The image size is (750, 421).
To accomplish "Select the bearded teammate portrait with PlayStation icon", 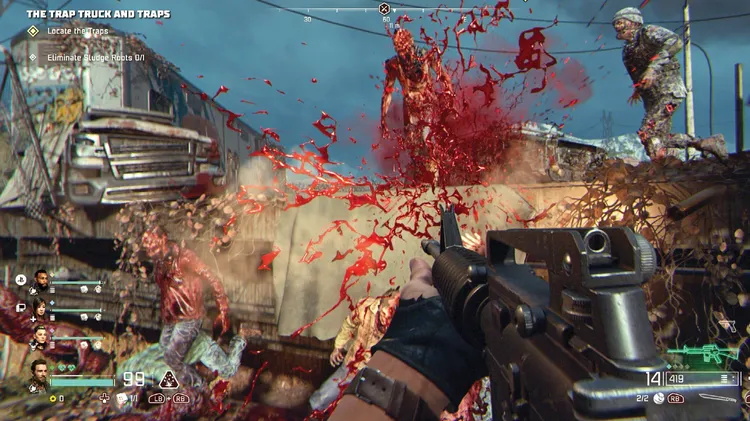I will click(x=40, y=281).
